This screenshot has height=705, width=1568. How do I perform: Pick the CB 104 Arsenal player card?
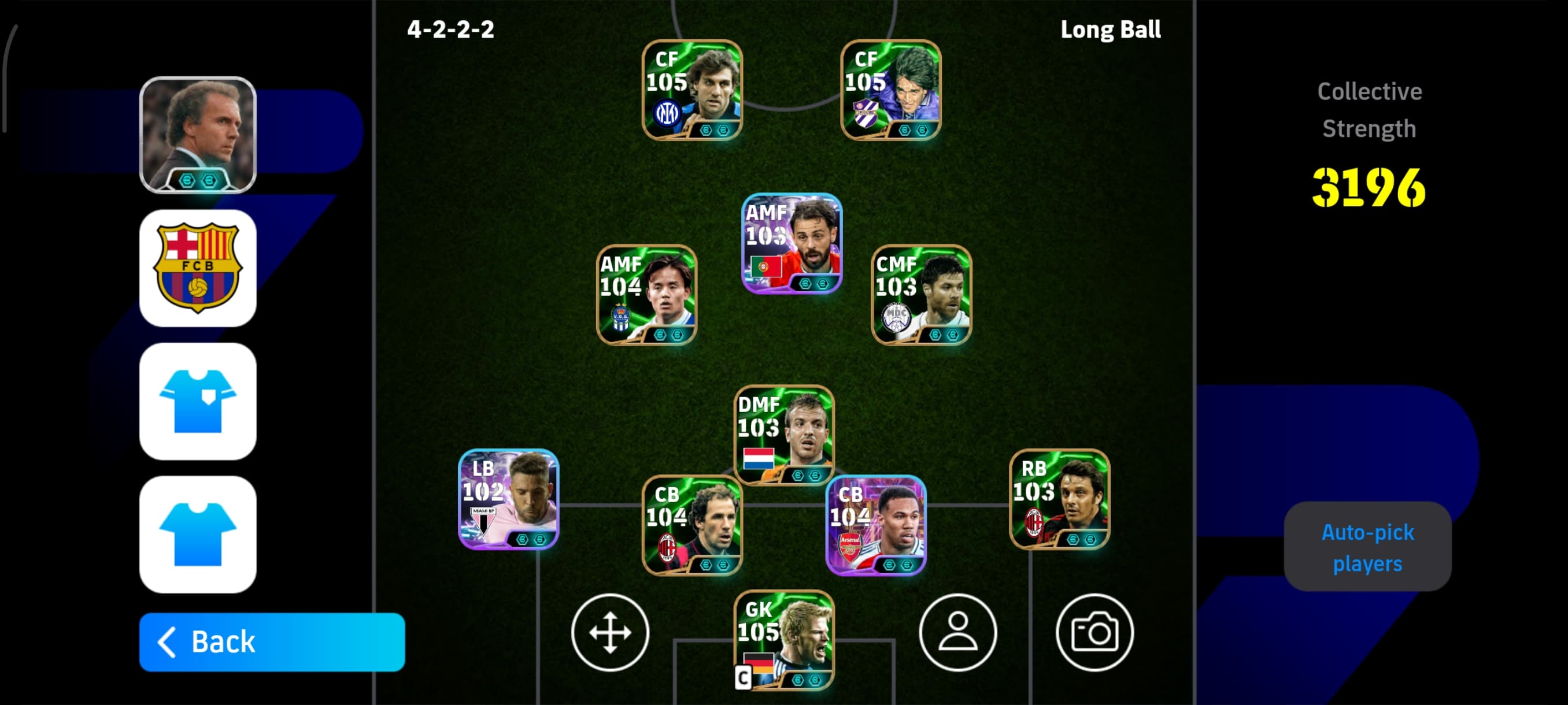(x=876, y=525)
